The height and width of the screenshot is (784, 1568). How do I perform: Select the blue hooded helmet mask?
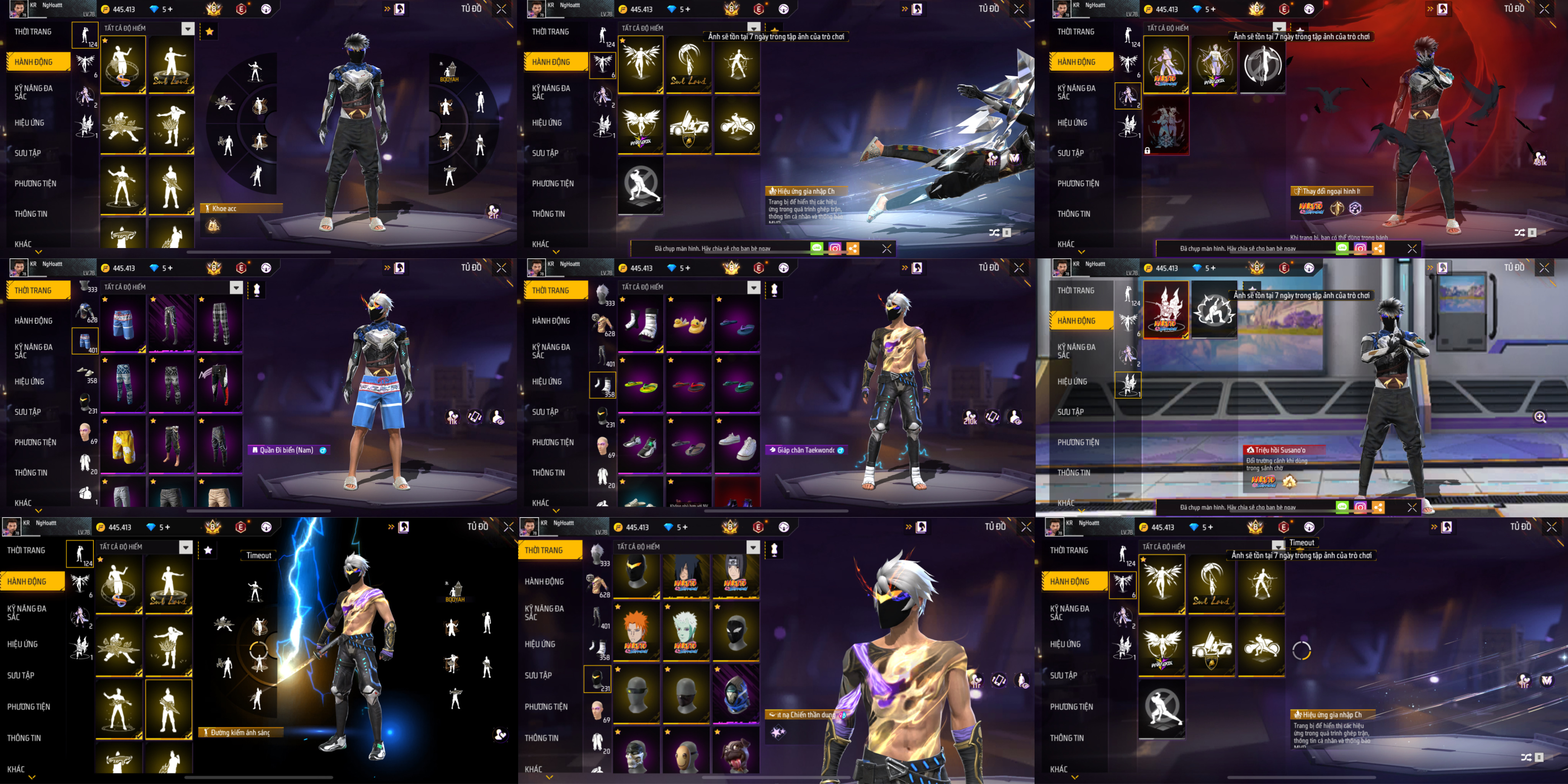coord(735,694)
